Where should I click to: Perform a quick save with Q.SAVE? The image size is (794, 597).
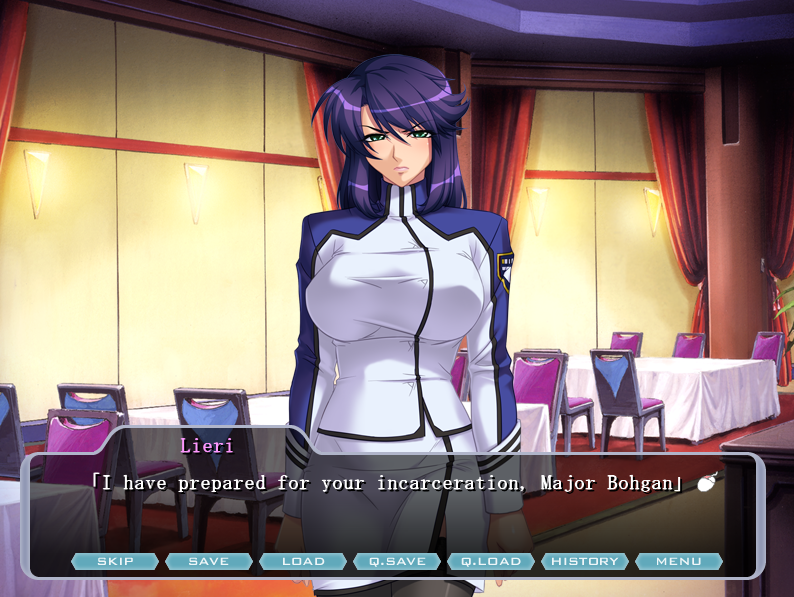[397, 561]
